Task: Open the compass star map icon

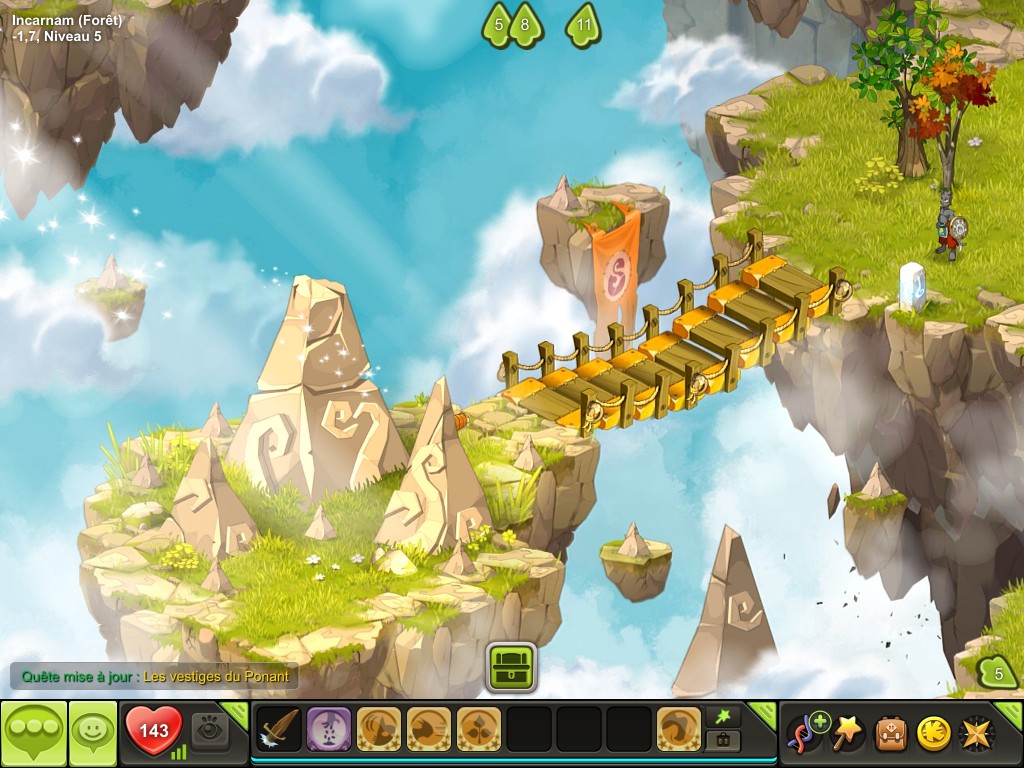Action: tap(976, 732)
